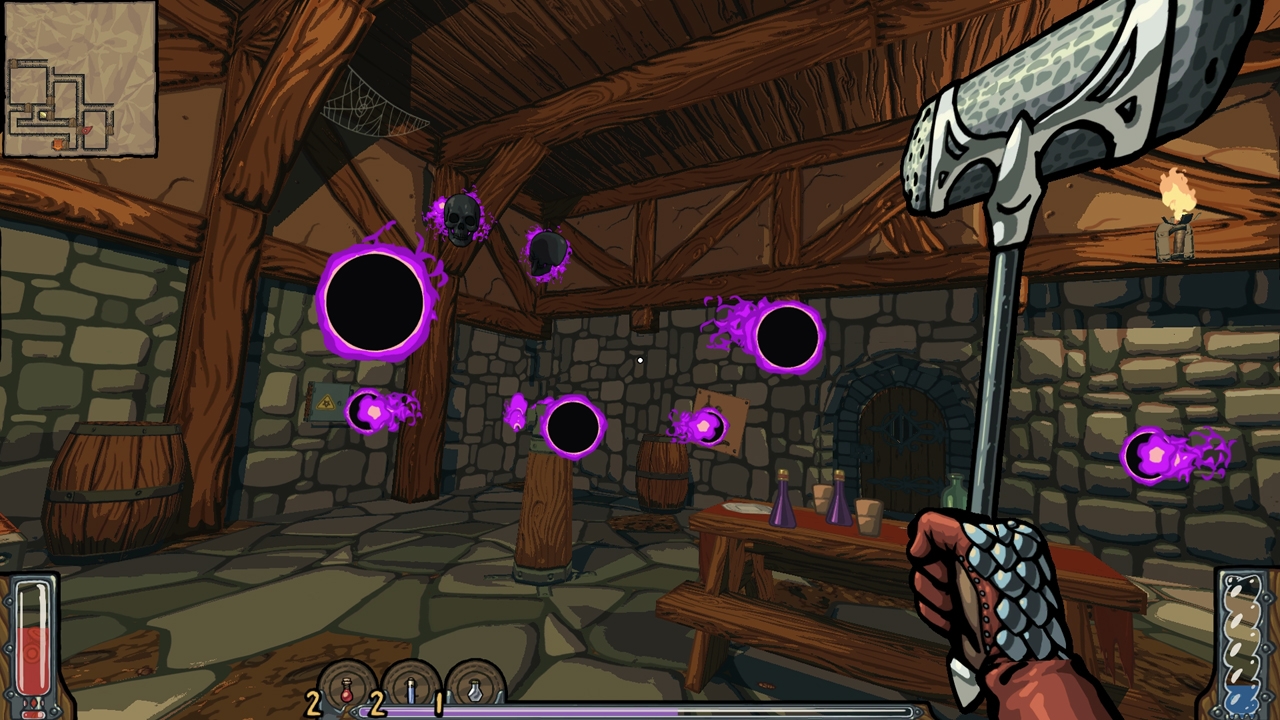Click the flying skull enemy near the ceiling
Viewport: 1280px width, 720px height.
click(461, 218)
